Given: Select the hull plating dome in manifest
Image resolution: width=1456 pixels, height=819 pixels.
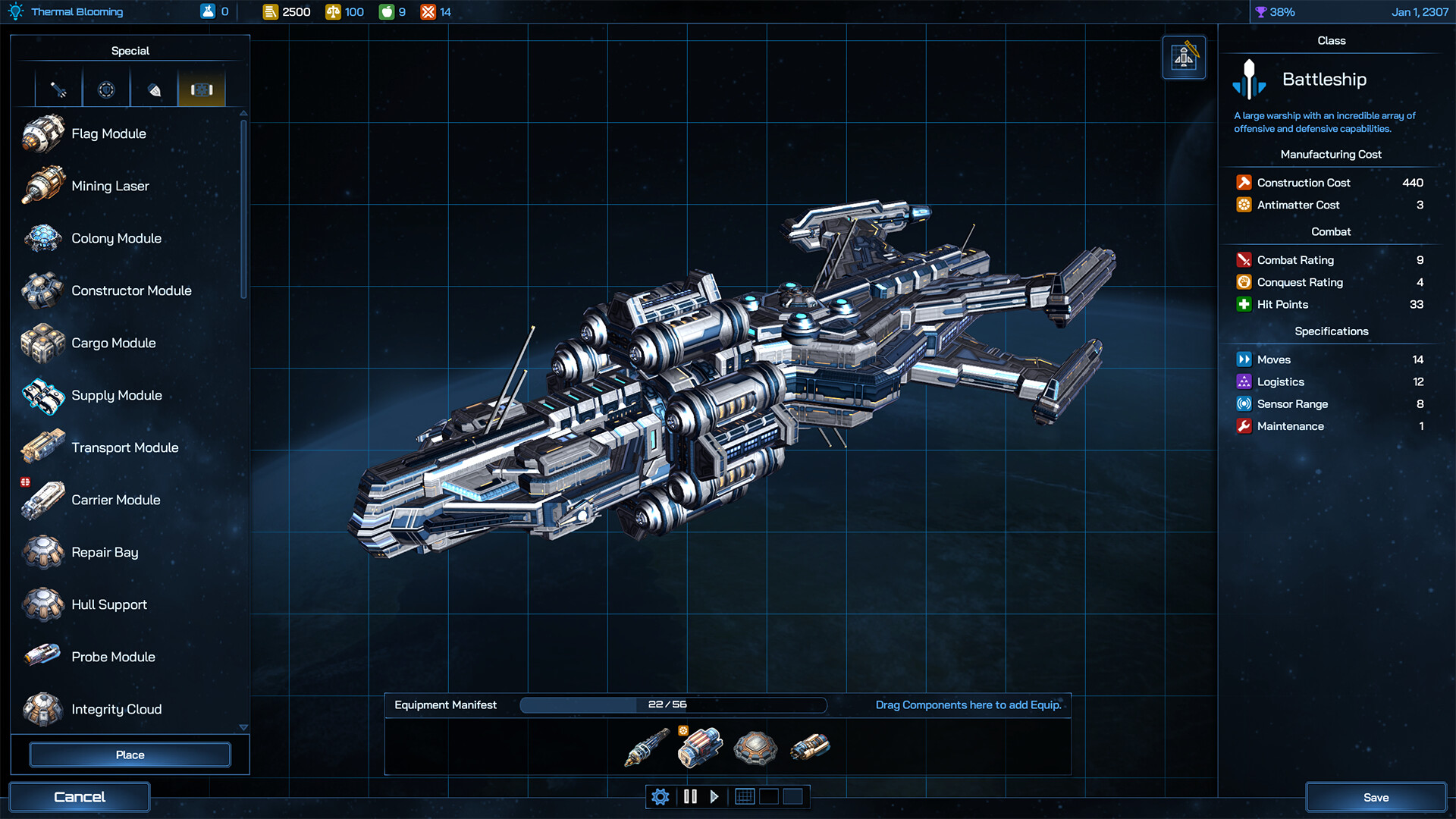Looking at the screenshot, I should point(755,748).
